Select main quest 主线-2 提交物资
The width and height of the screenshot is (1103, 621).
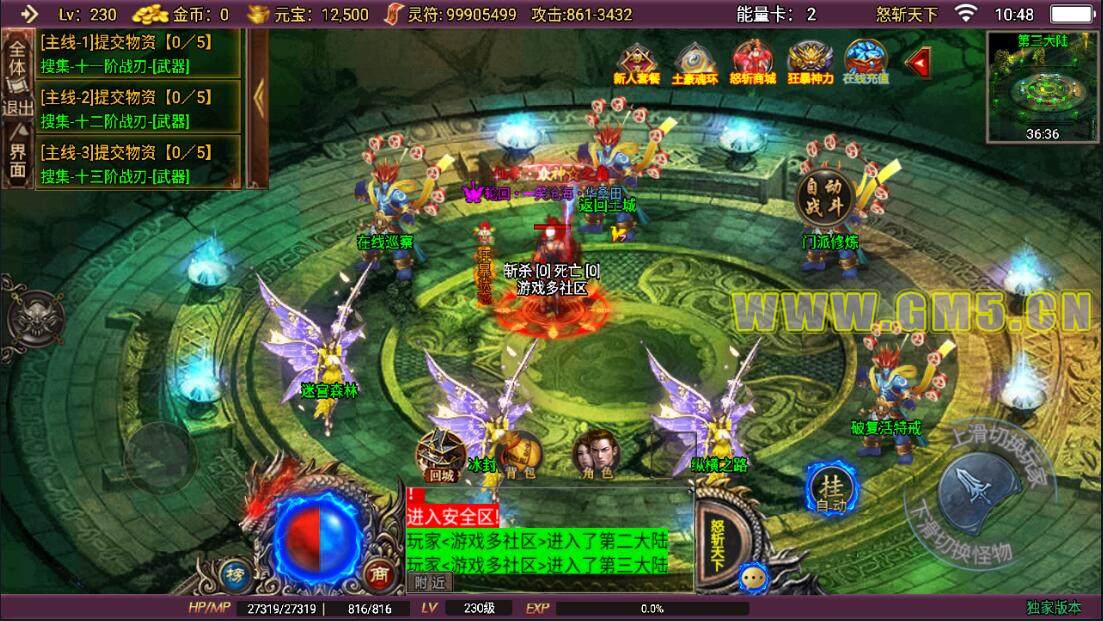(x=138, y=108)
